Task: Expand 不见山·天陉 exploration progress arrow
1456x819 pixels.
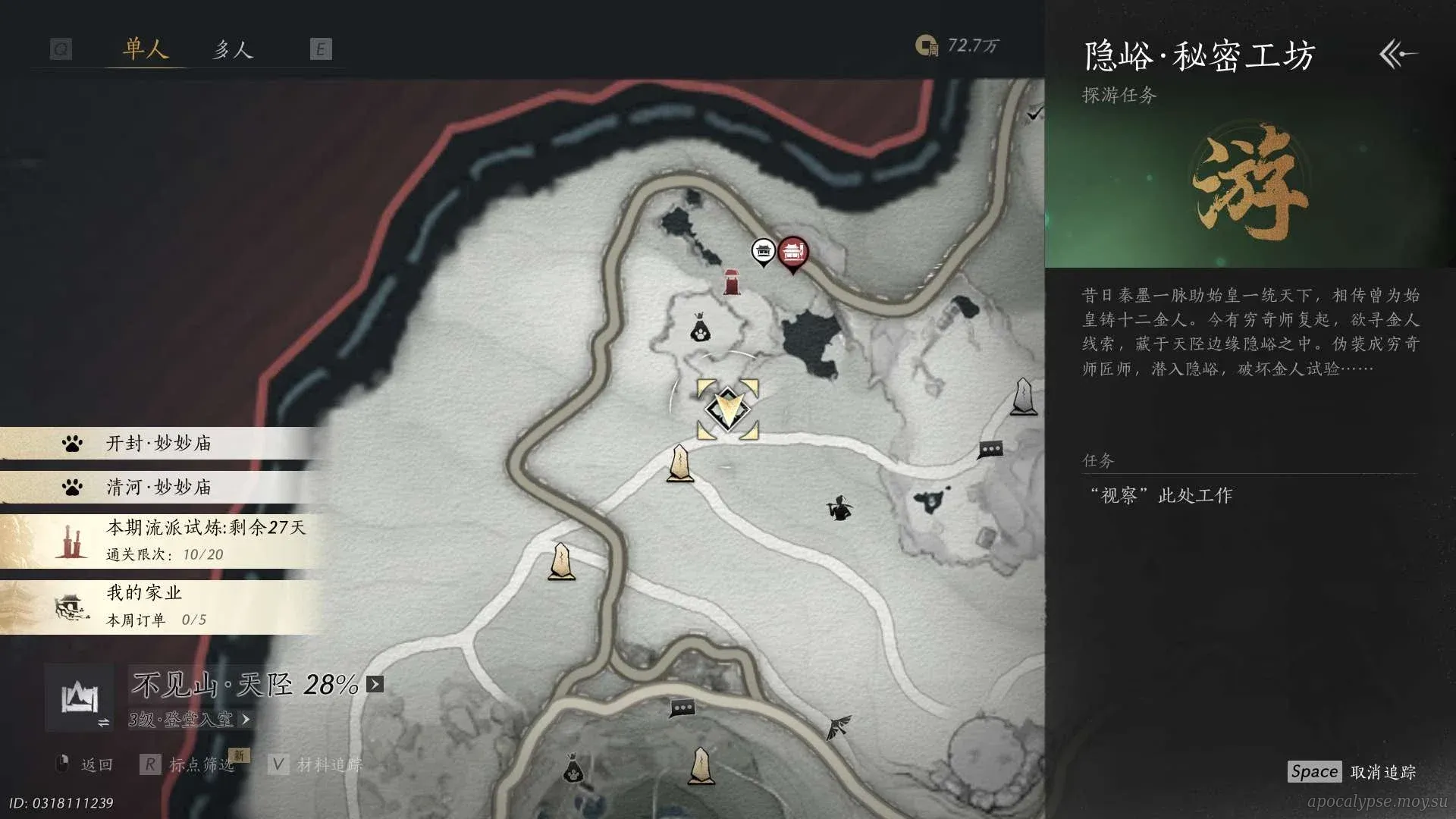Action: pyautogui.click(x=375, y=685)
